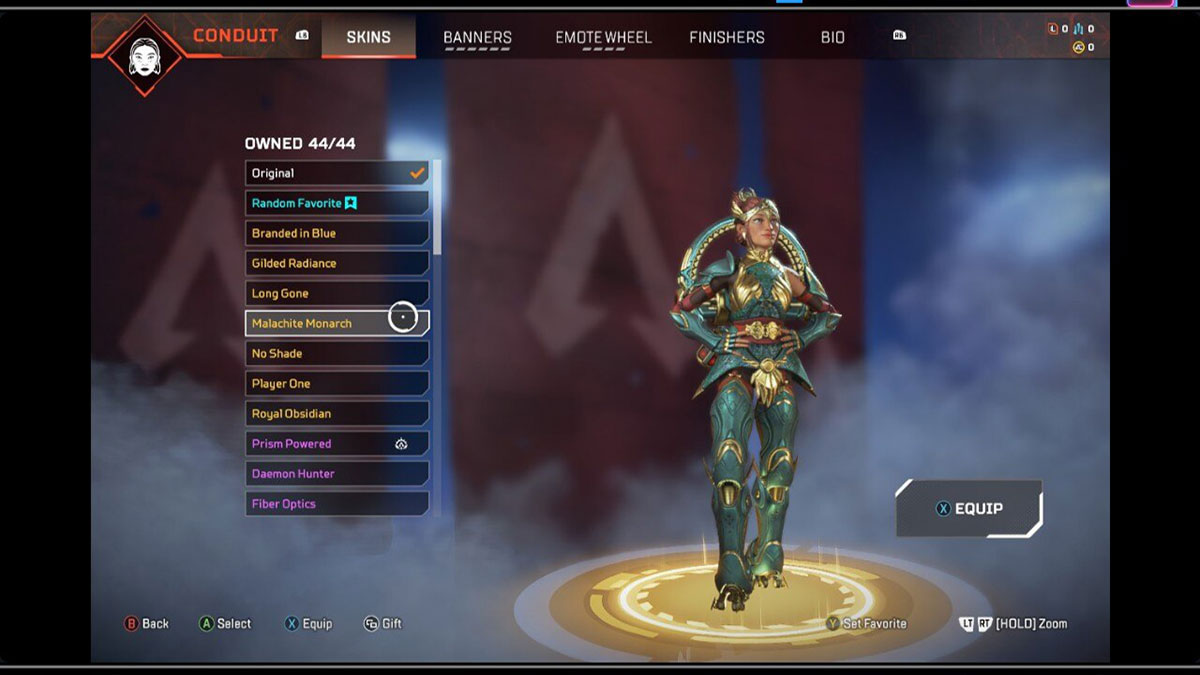
Task: Show the Finishers tab
Action: 726,38
